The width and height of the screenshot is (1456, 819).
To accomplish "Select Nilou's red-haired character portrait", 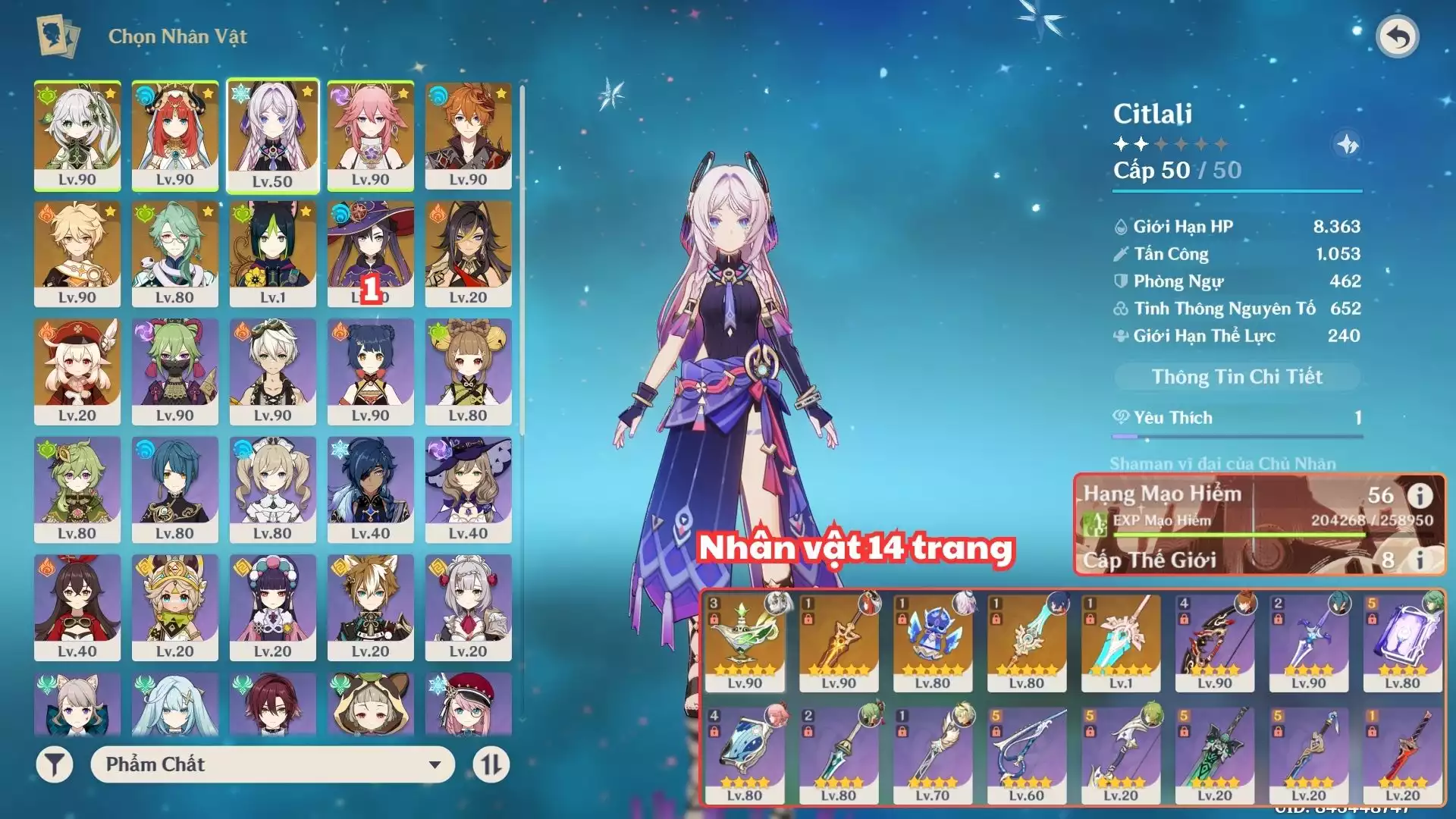I will click(175, 135).
